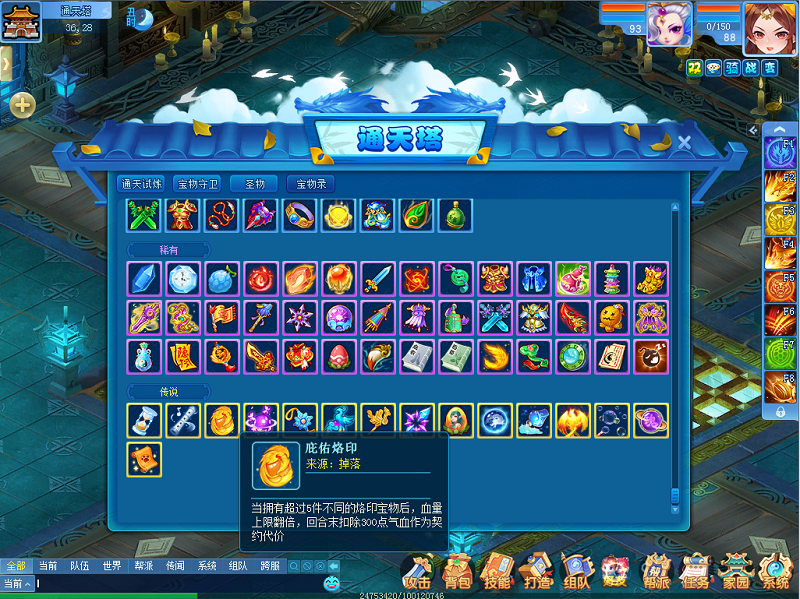Screen dimensions: 800x599
Task: Switch chat to the 世界 channel
Action: click(112, 566)
